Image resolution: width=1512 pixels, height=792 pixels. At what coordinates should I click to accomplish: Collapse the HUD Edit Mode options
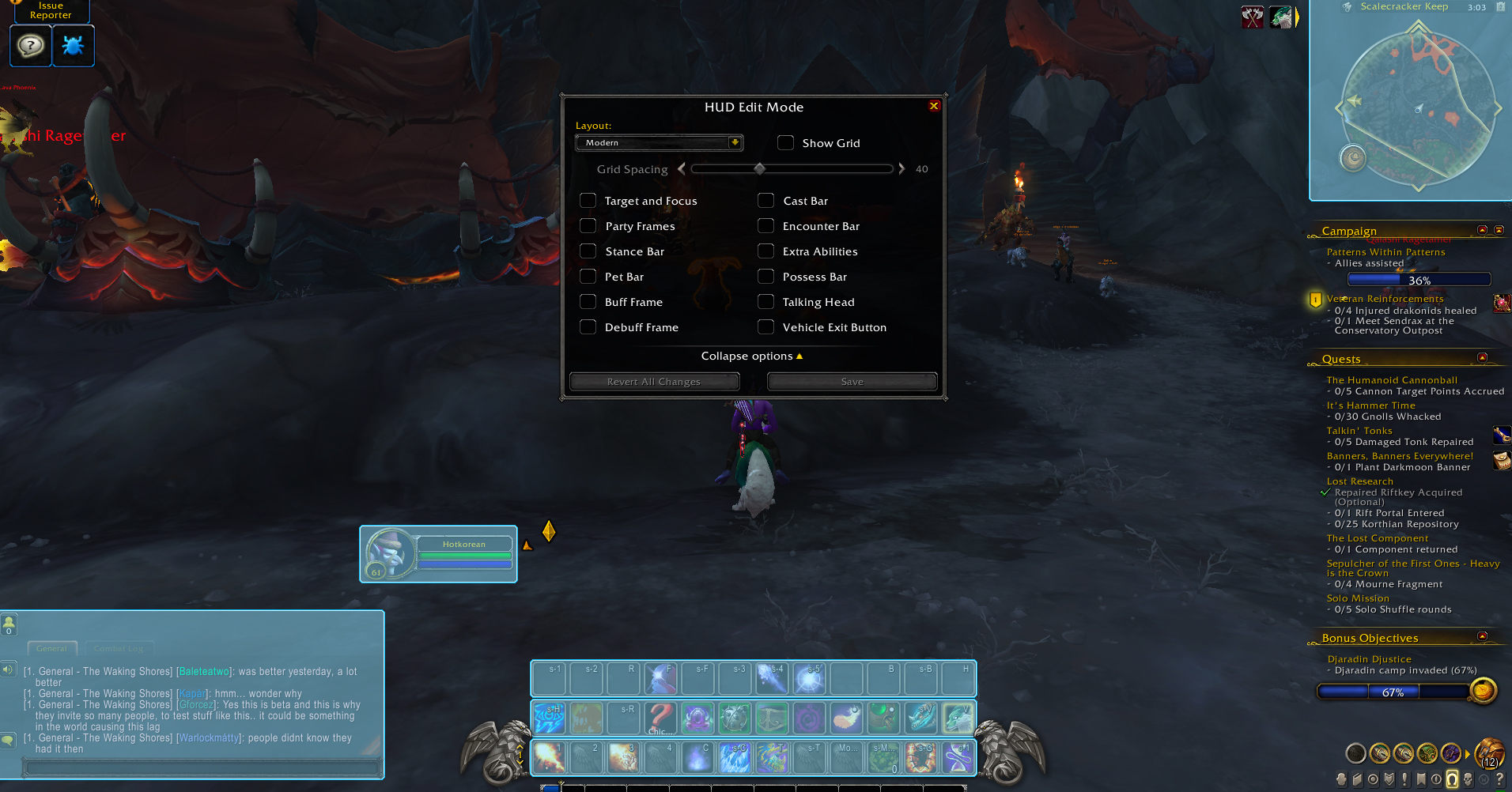click(752, 356)
